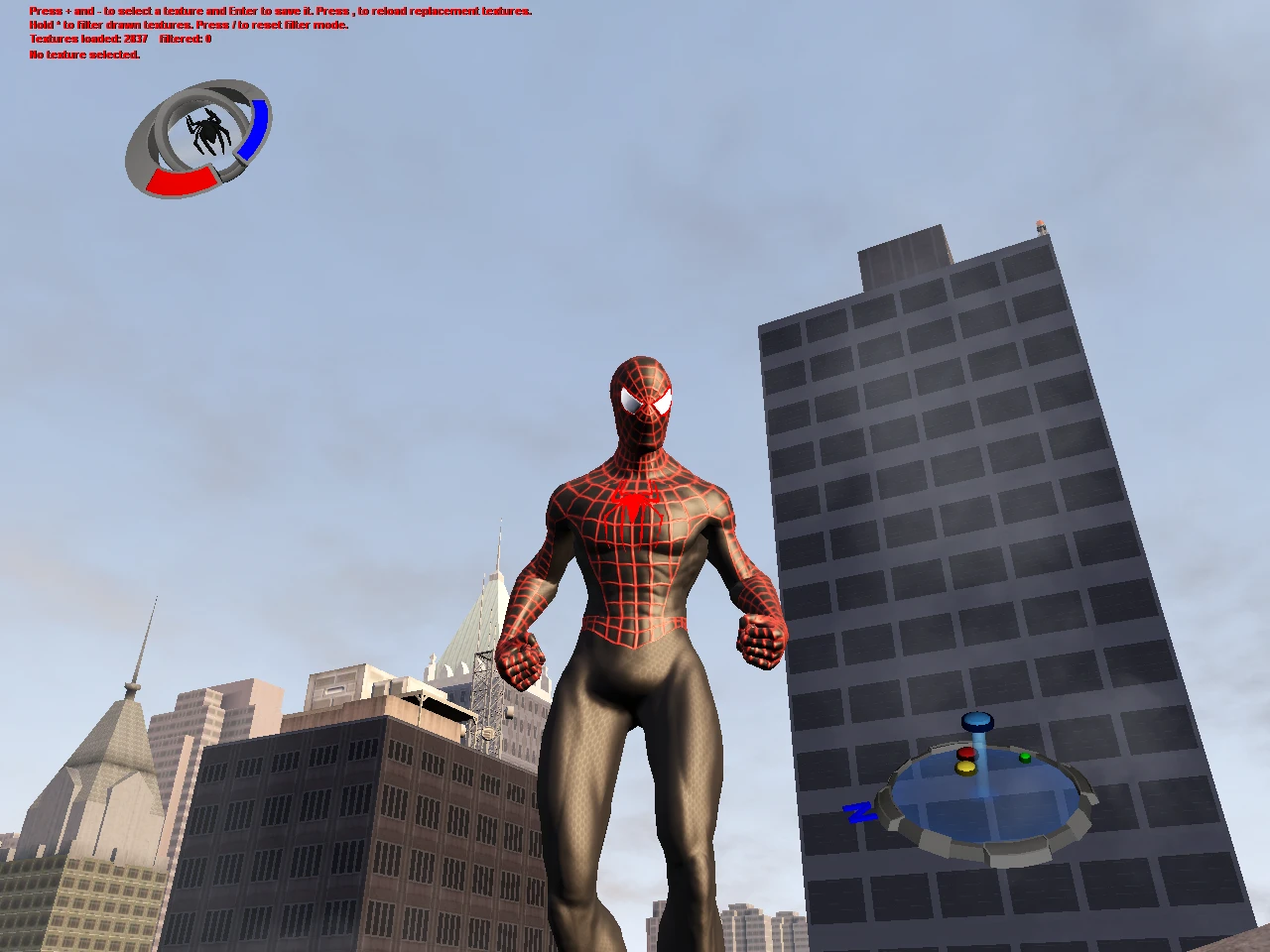Open the 'Textures loaded: 2837' counter
Viewport: 1270px width, 952px height.
point(87,39)
